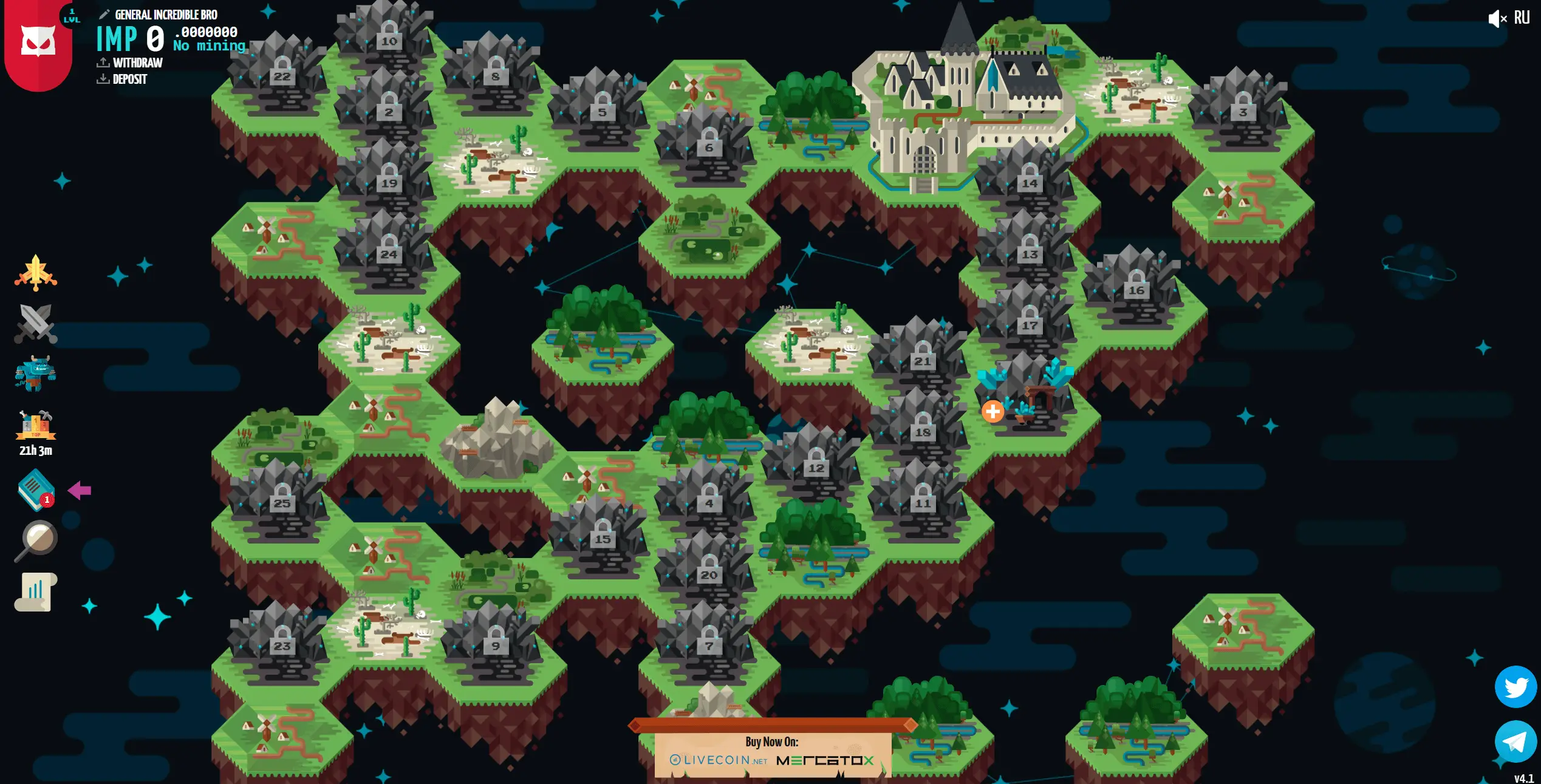The height and width of the screenshot is (784, 1541).
Task: Open the Twitter icon at bottom right
Action: point(1516,687)
